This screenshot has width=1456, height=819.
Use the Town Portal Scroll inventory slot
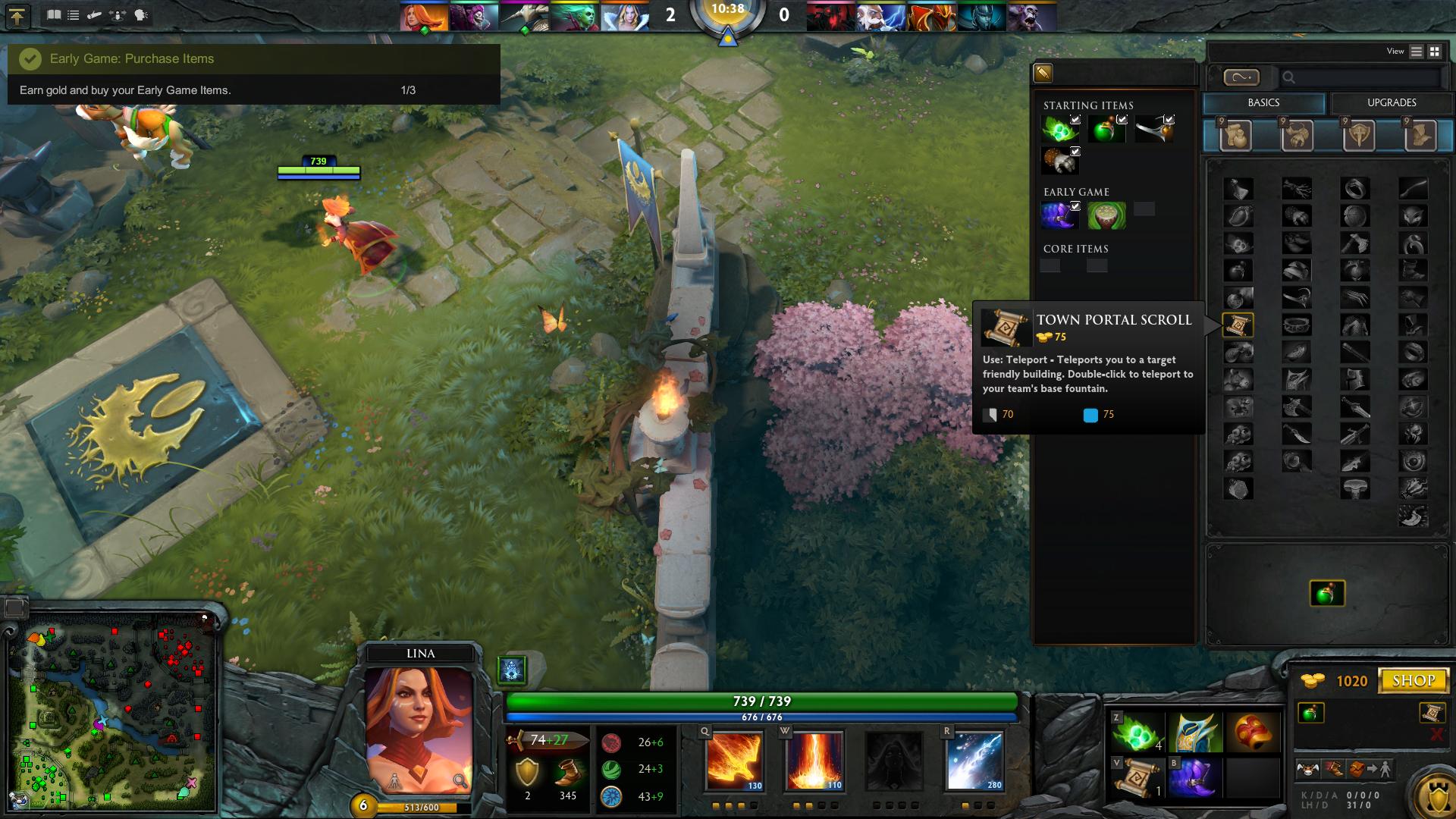(1137, 777)
